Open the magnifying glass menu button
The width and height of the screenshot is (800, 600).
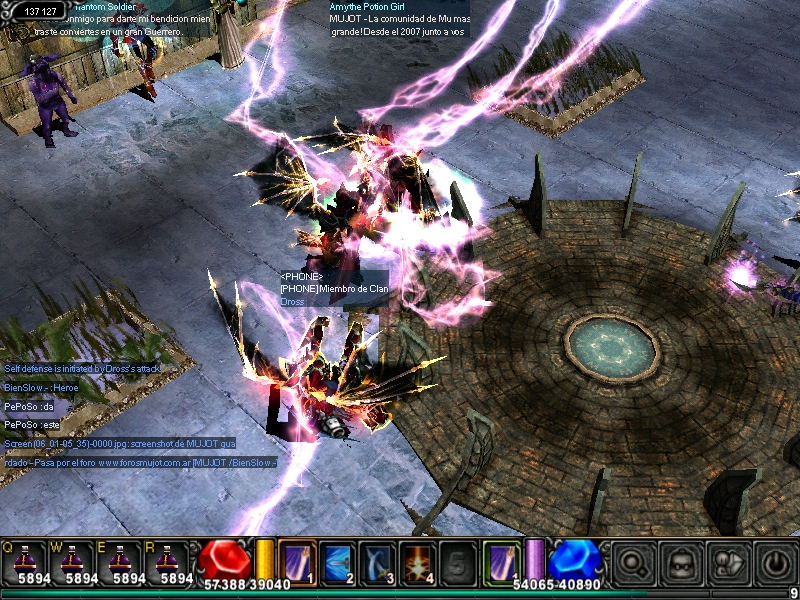(632, 561)
